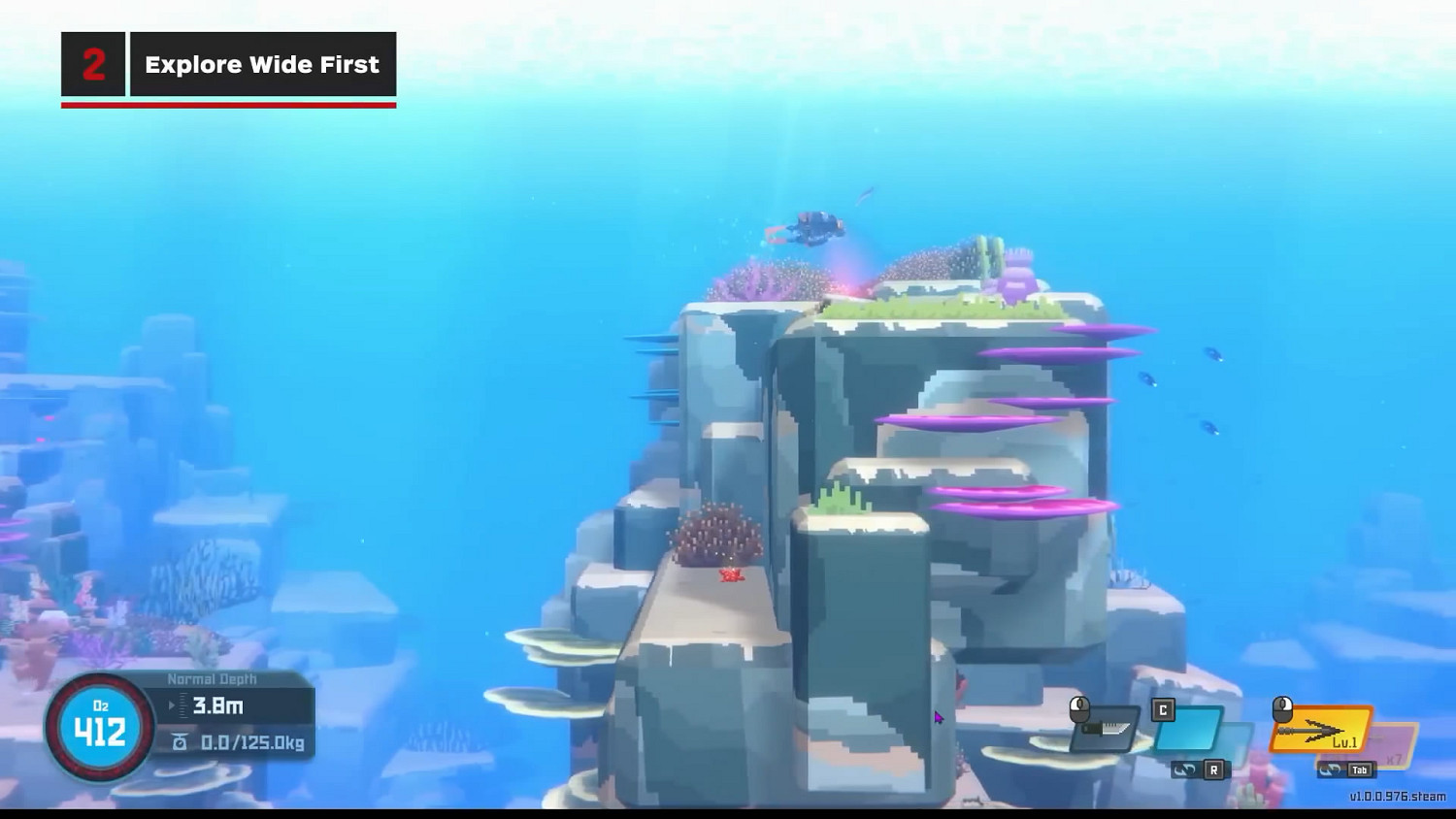This screenshot has width=1456, height=819.
Task: Select the blue consumable item slot
Action: coord(1188,729)
